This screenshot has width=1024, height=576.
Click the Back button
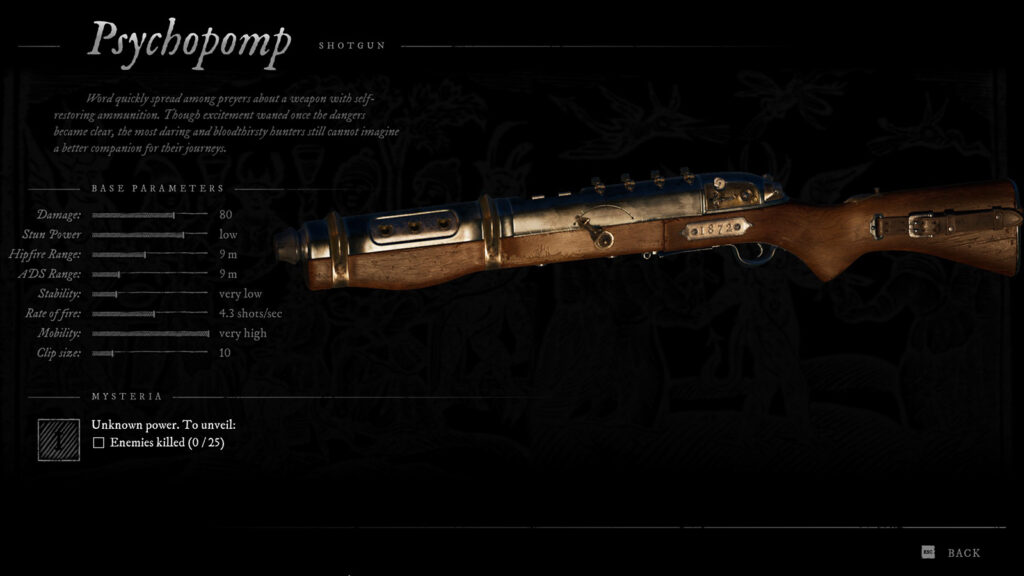tap(962, 553)
